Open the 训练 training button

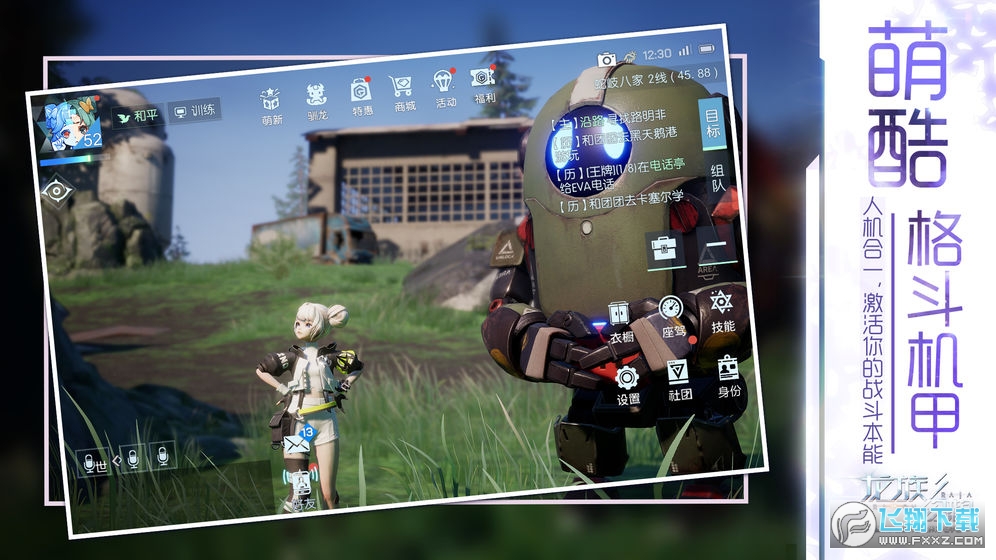point(195,110)
